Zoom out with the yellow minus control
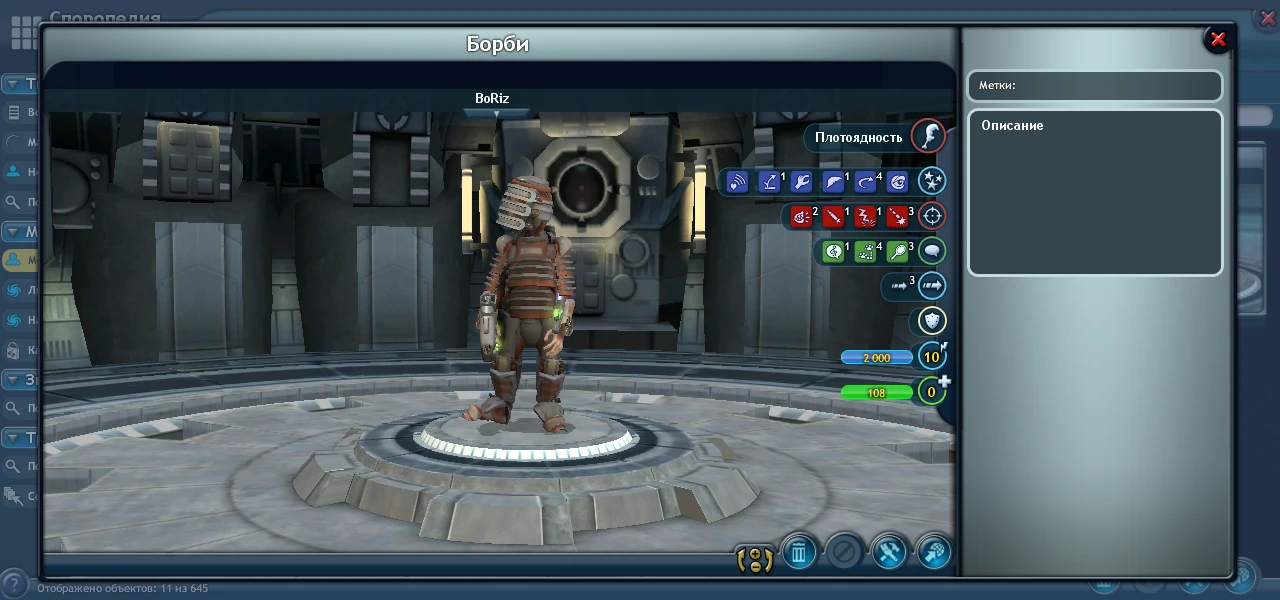Screen dimensions: 1280x600 [x=755, y=566]
